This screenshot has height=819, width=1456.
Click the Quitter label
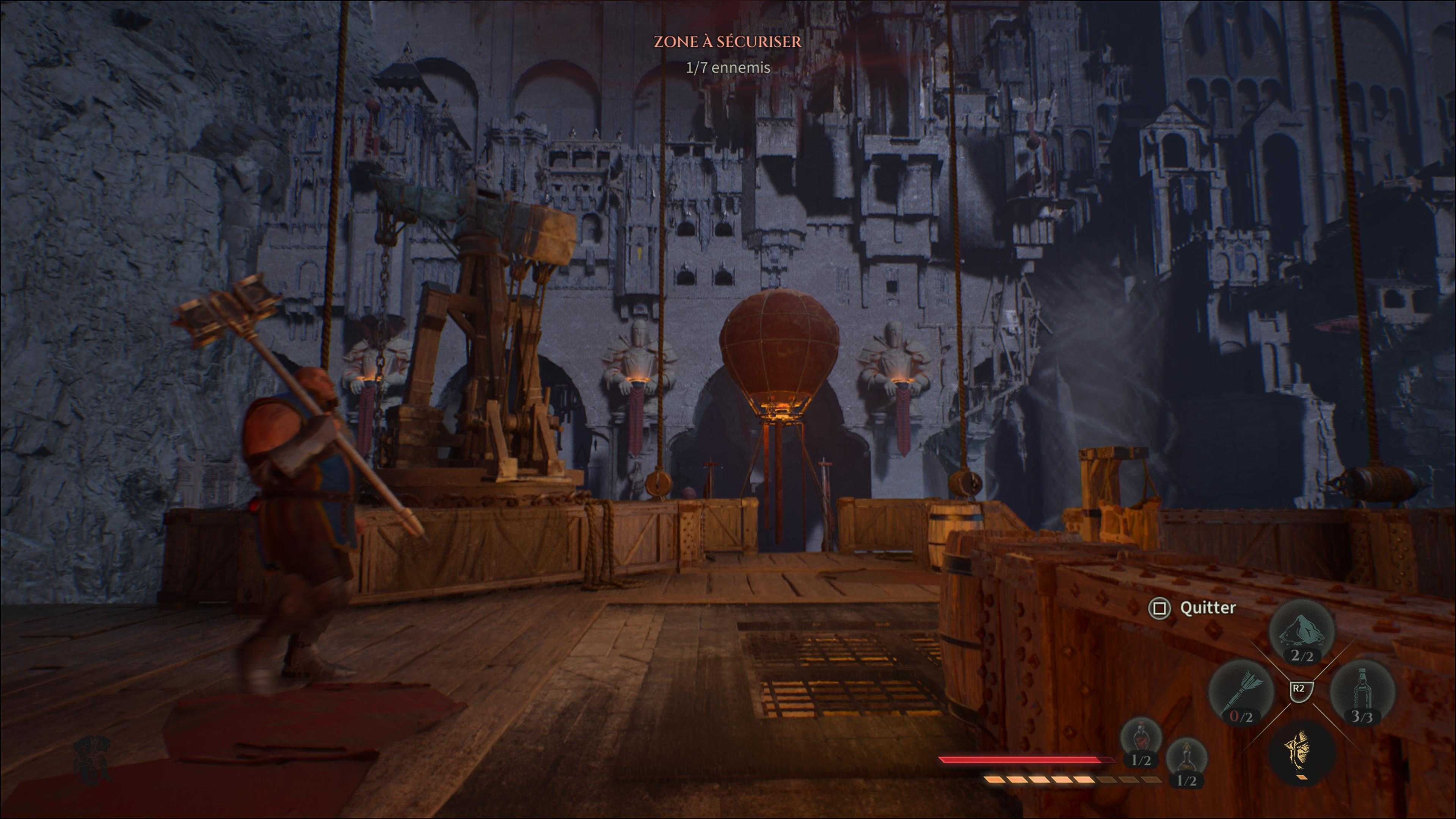tap(1208, 607)
